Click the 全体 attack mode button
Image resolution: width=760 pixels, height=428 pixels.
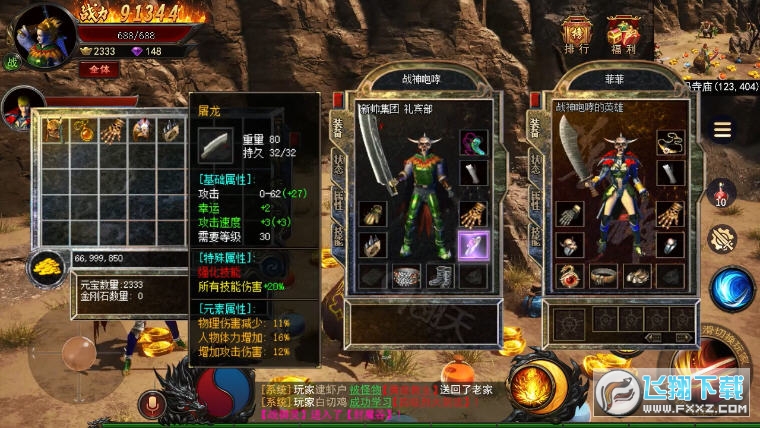99,69
